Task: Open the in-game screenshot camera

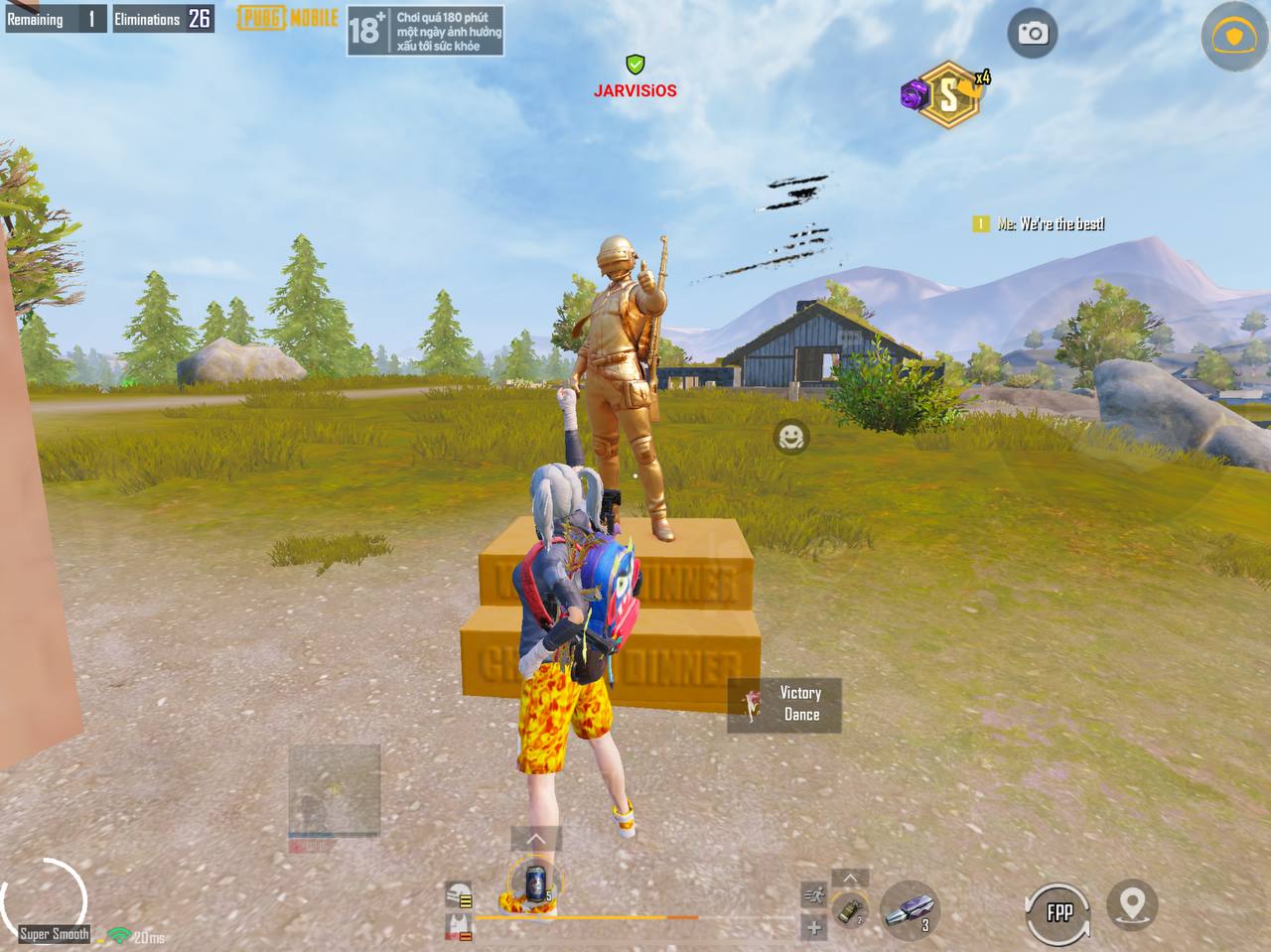Action: click(x=1031, y=33)
